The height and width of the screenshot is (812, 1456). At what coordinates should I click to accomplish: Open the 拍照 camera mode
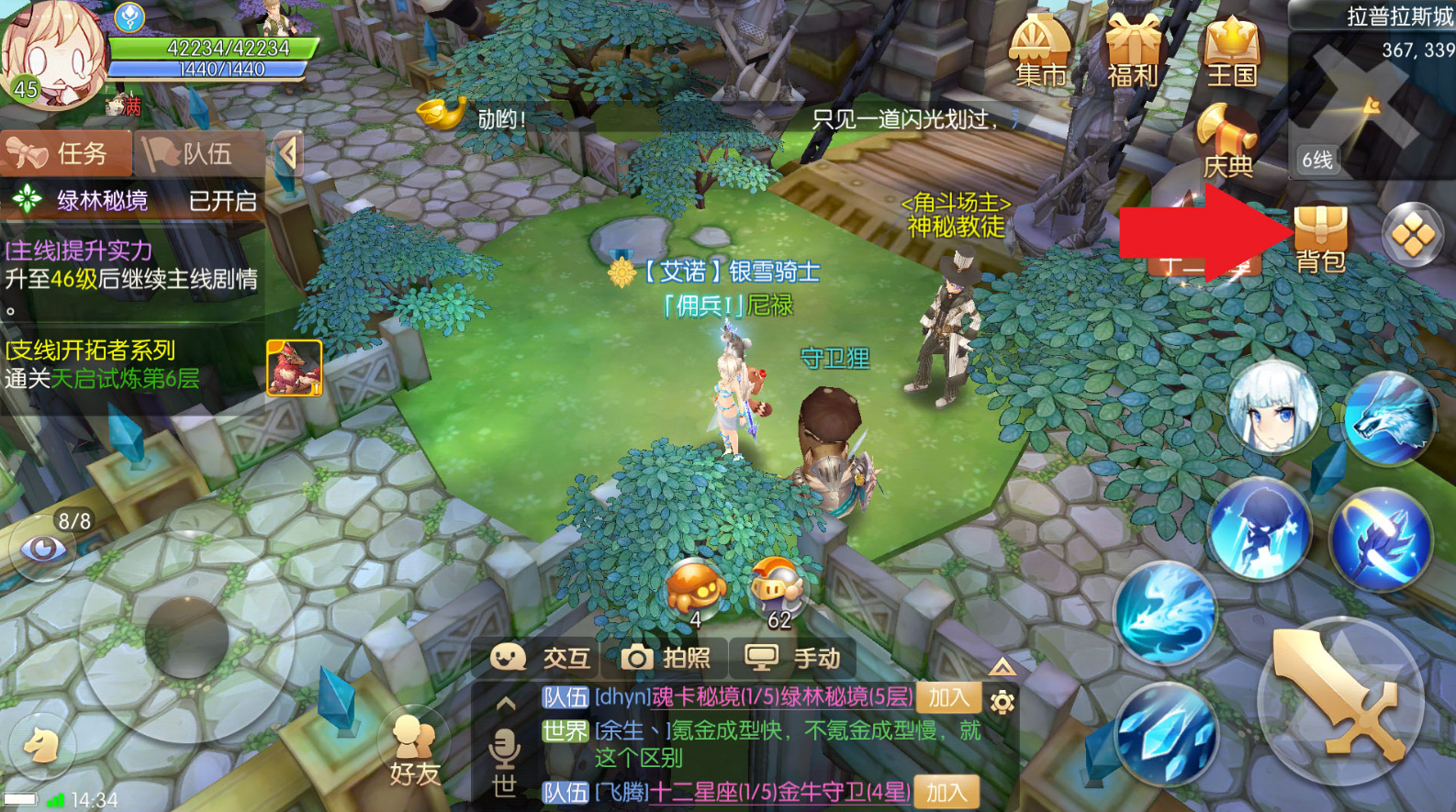point(666,658)
